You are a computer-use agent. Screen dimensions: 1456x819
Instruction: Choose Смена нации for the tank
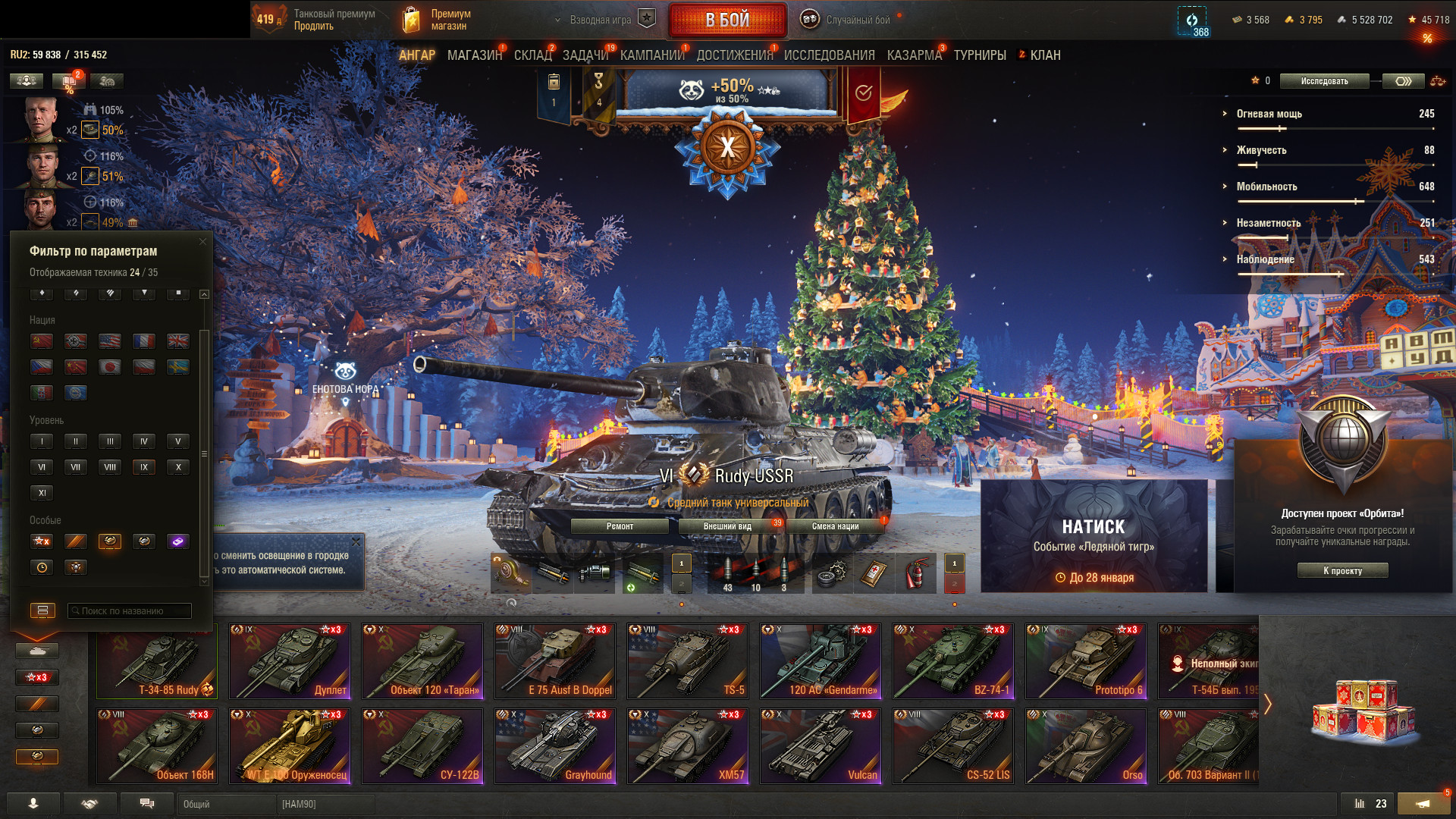(835, 526)
